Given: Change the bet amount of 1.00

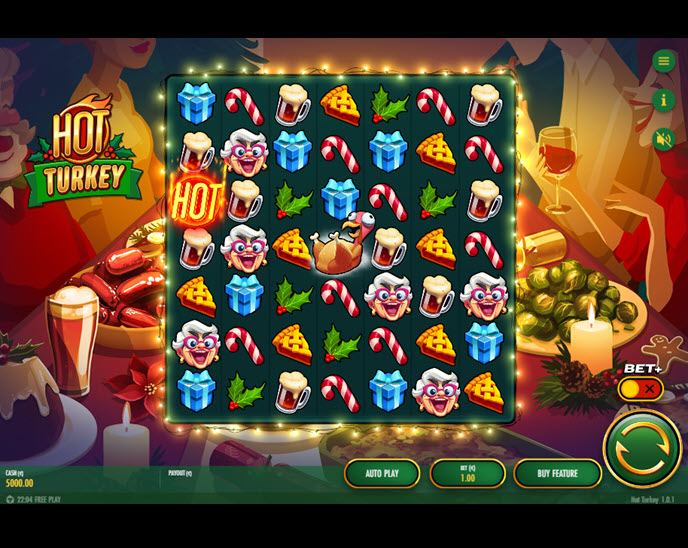Looking at the screenshot, I should (x=467, y=473).
